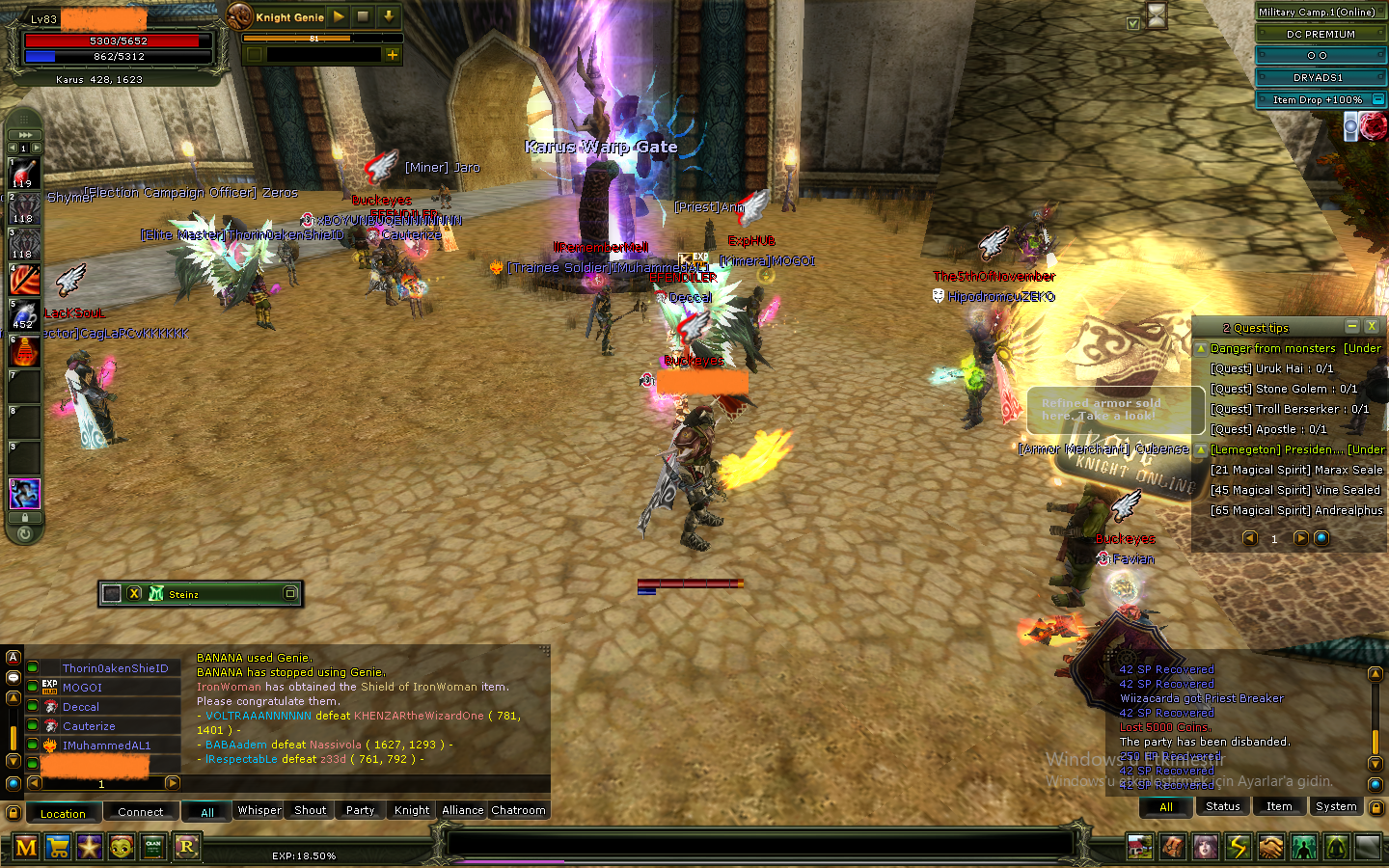This screenshot has width=1389, height=868.
Task: Select the Uruk Hai quest entry
Action: click(1271, 368)
